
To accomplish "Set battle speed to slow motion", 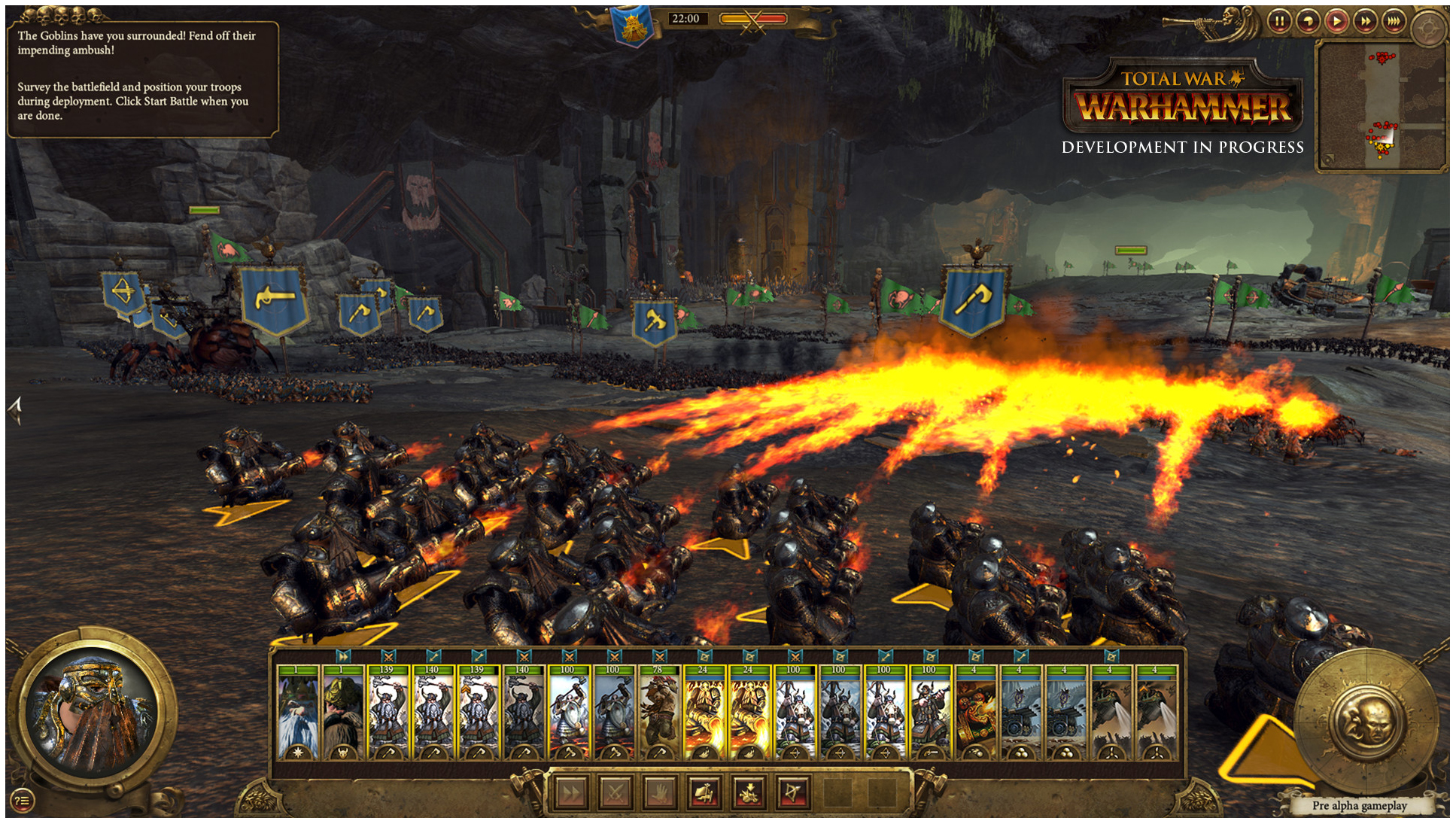I will coord(1308,21).
